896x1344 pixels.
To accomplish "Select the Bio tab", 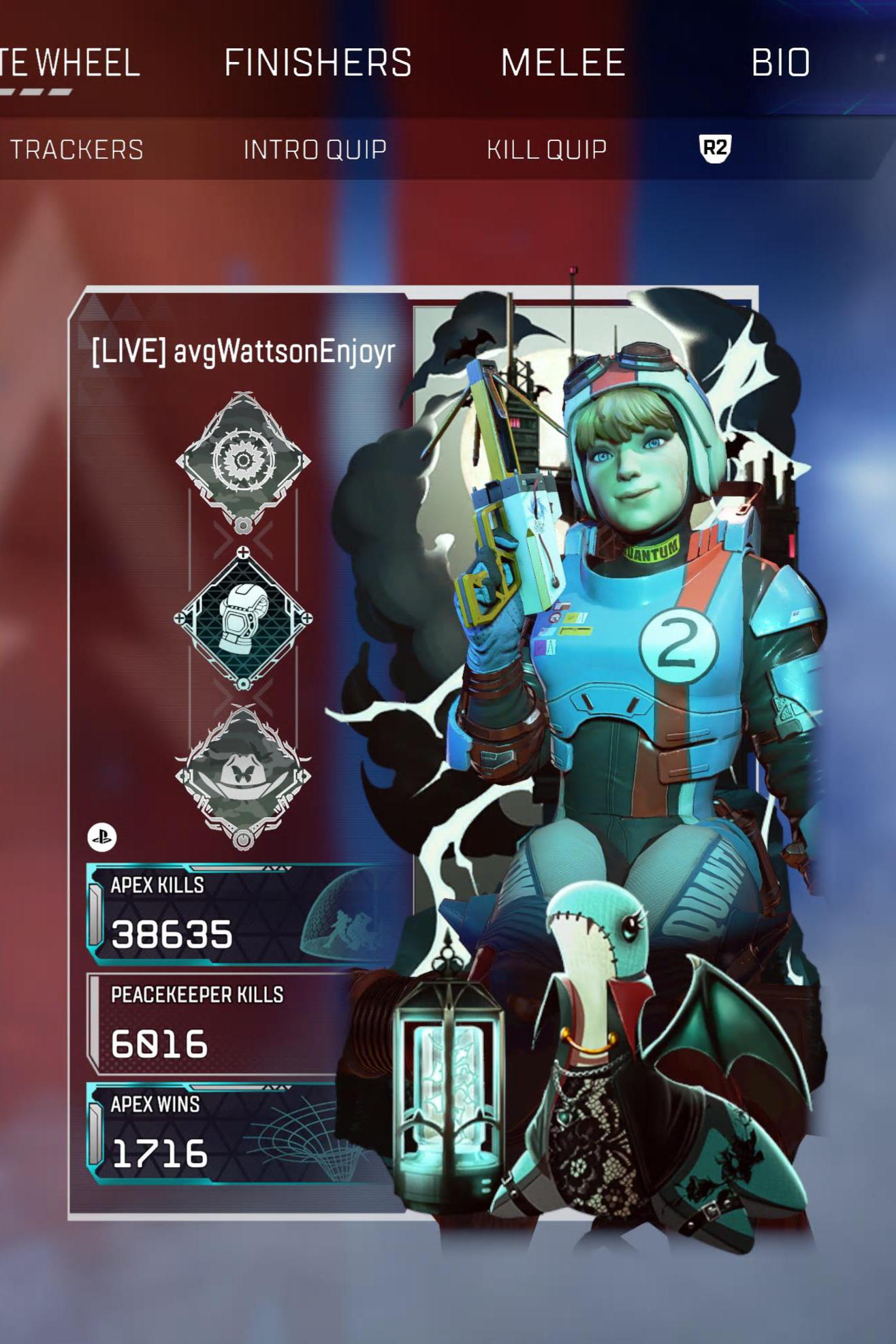I will click(780, 63).
